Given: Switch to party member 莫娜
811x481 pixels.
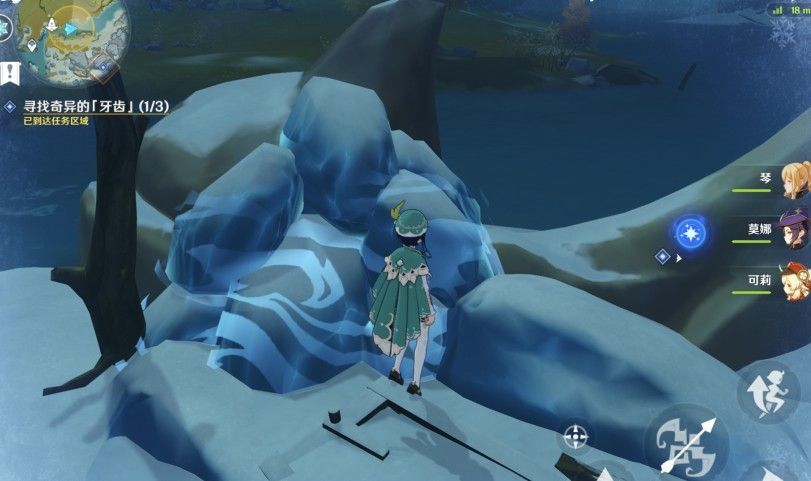Looking at the screenshot, I should pos(794,229).
